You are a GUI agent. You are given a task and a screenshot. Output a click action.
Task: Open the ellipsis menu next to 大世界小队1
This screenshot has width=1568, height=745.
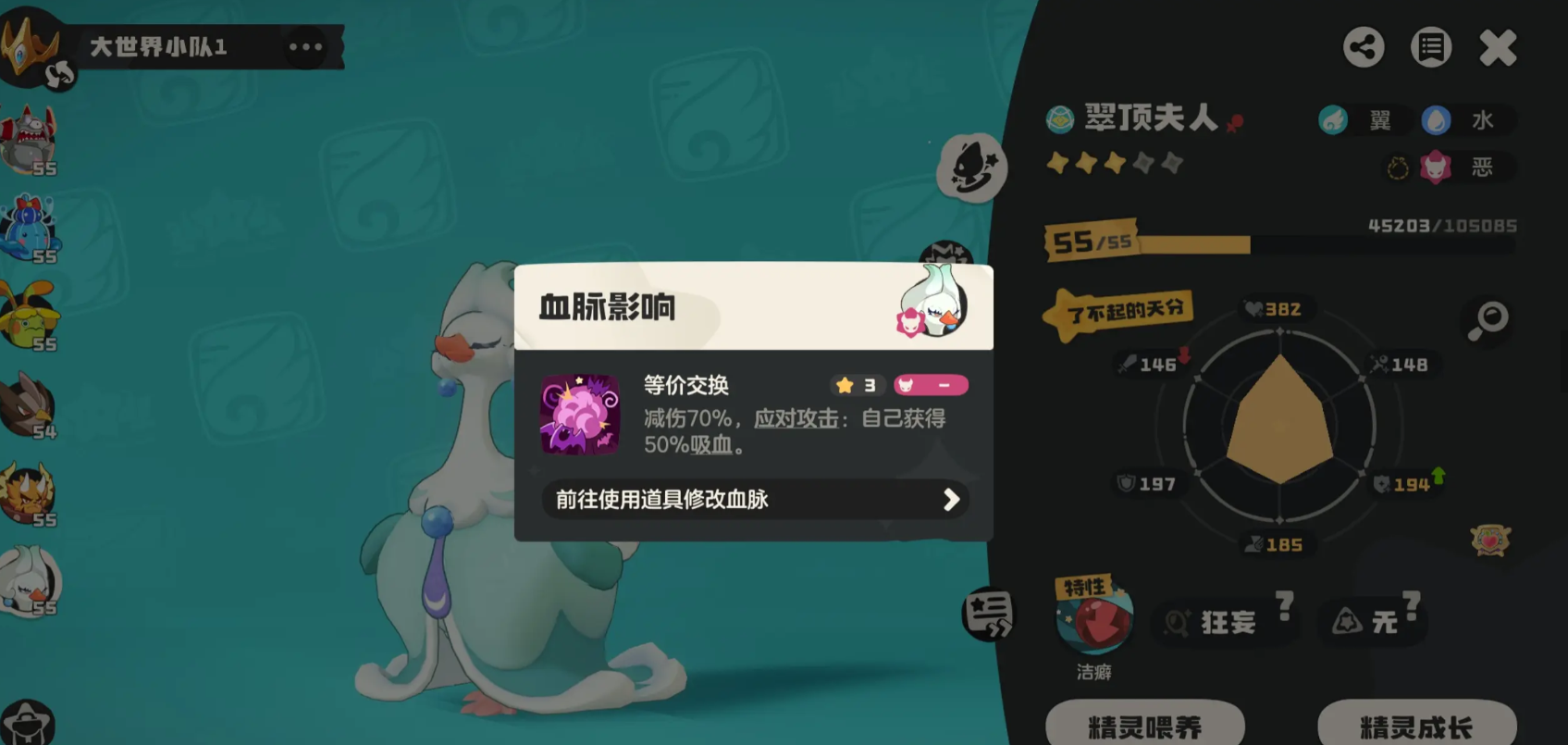tap(306, 46)
